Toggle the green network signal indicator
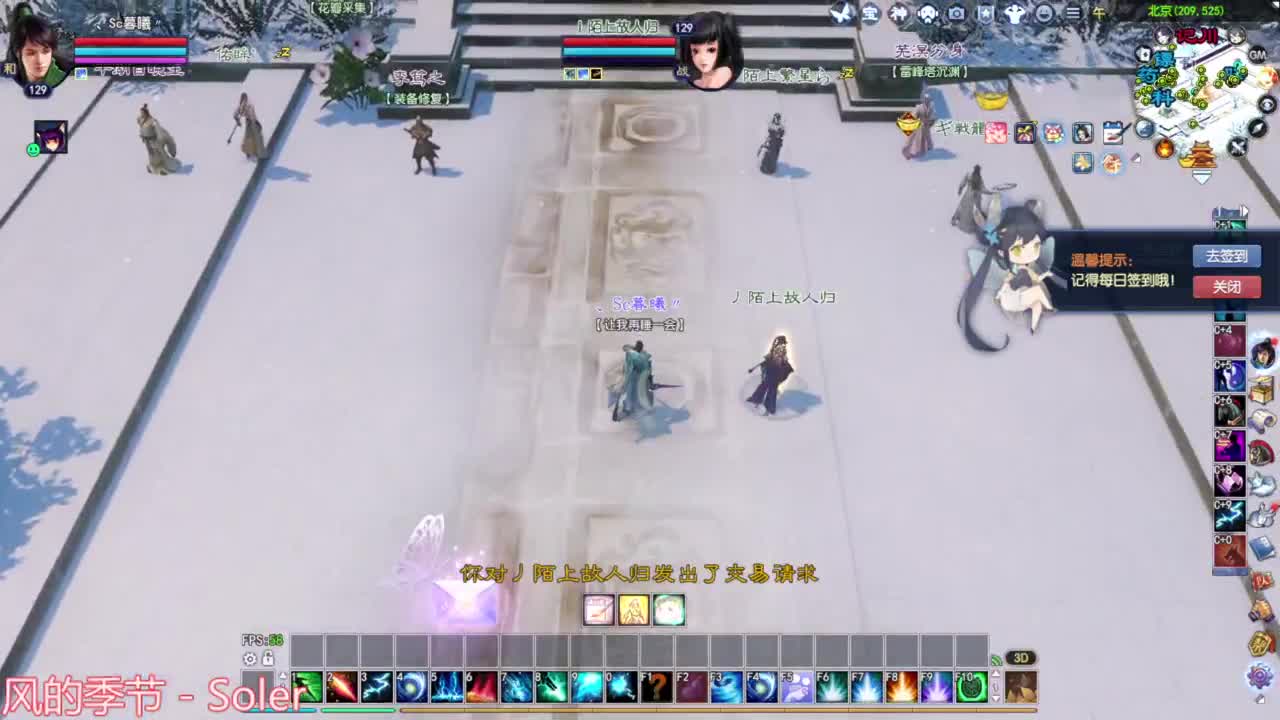1280x720 pixels. click(x=997, y=659)
